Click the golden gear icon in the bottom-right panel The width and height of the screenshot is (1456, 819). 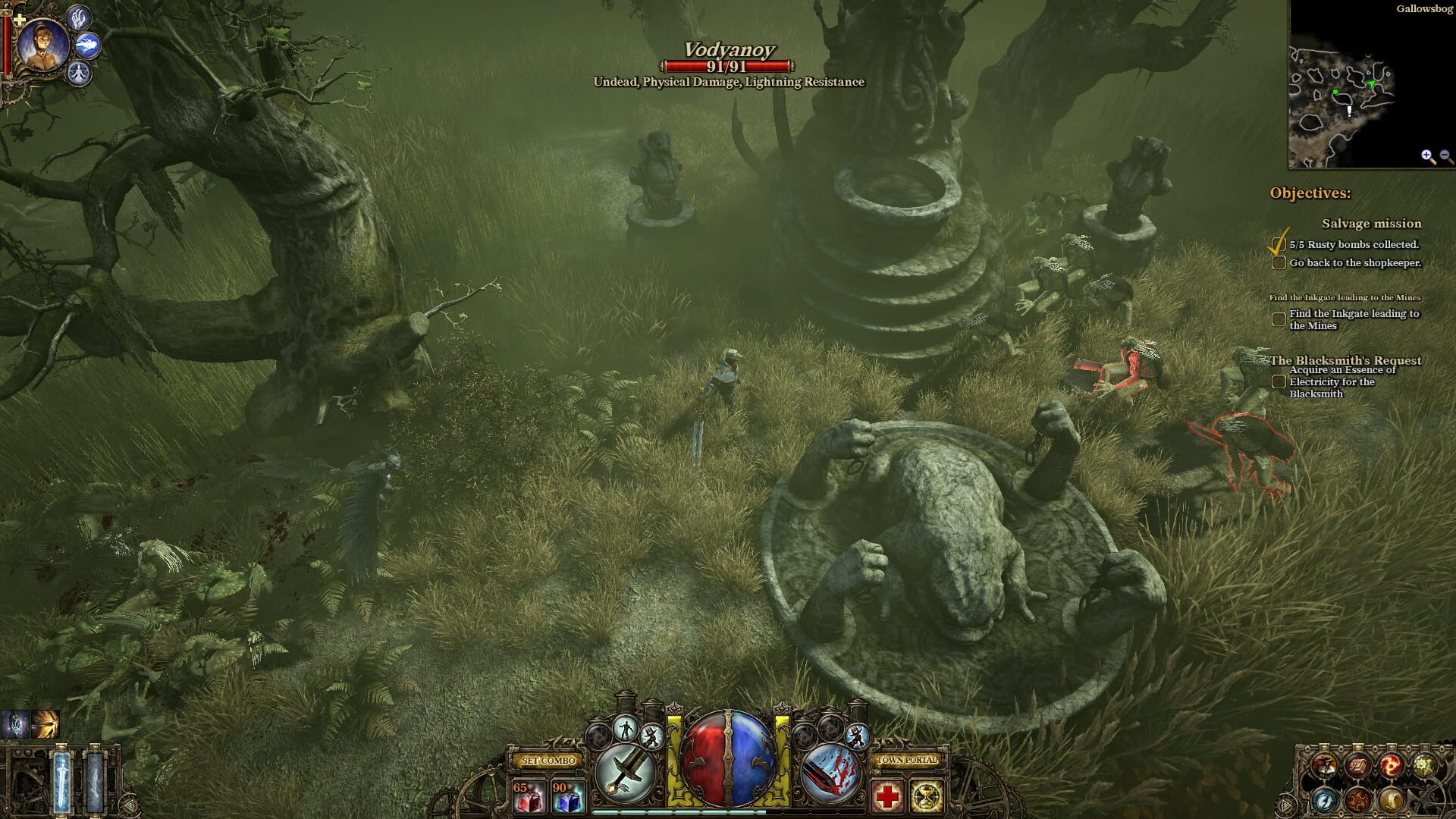click(1424, 766)
